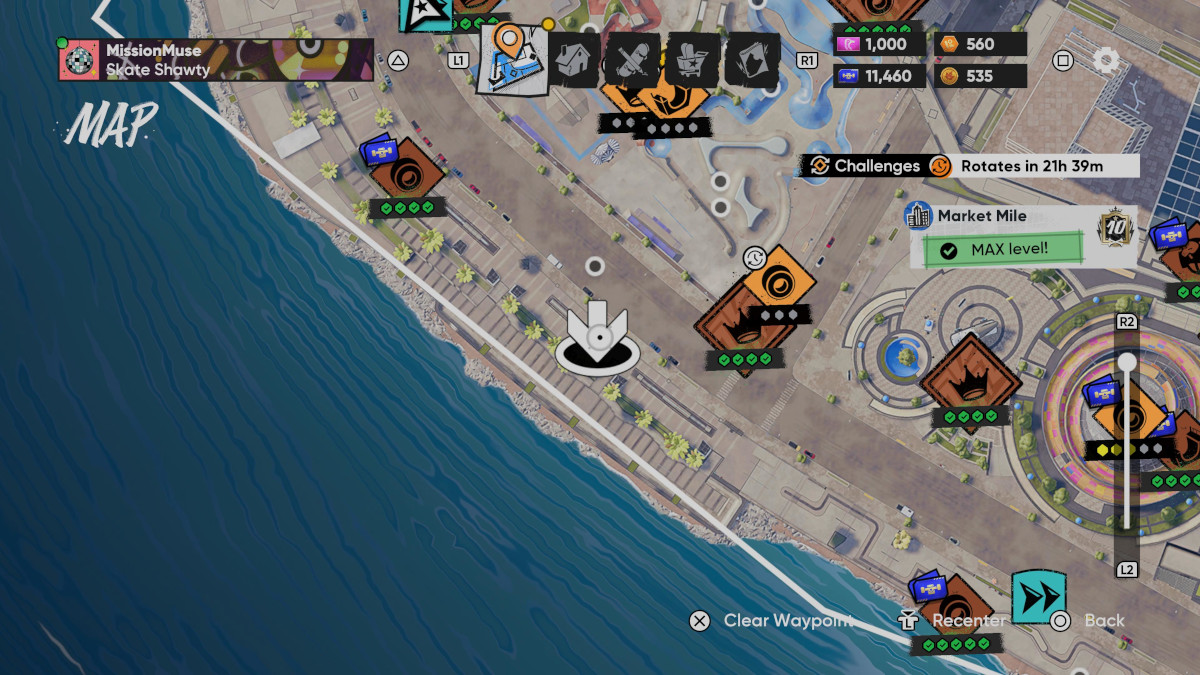Image resolution: width=1200 pixels, height=675 pixels.
Task: Select the orange marker with yellow progress pips
Action: point(1130,420)
